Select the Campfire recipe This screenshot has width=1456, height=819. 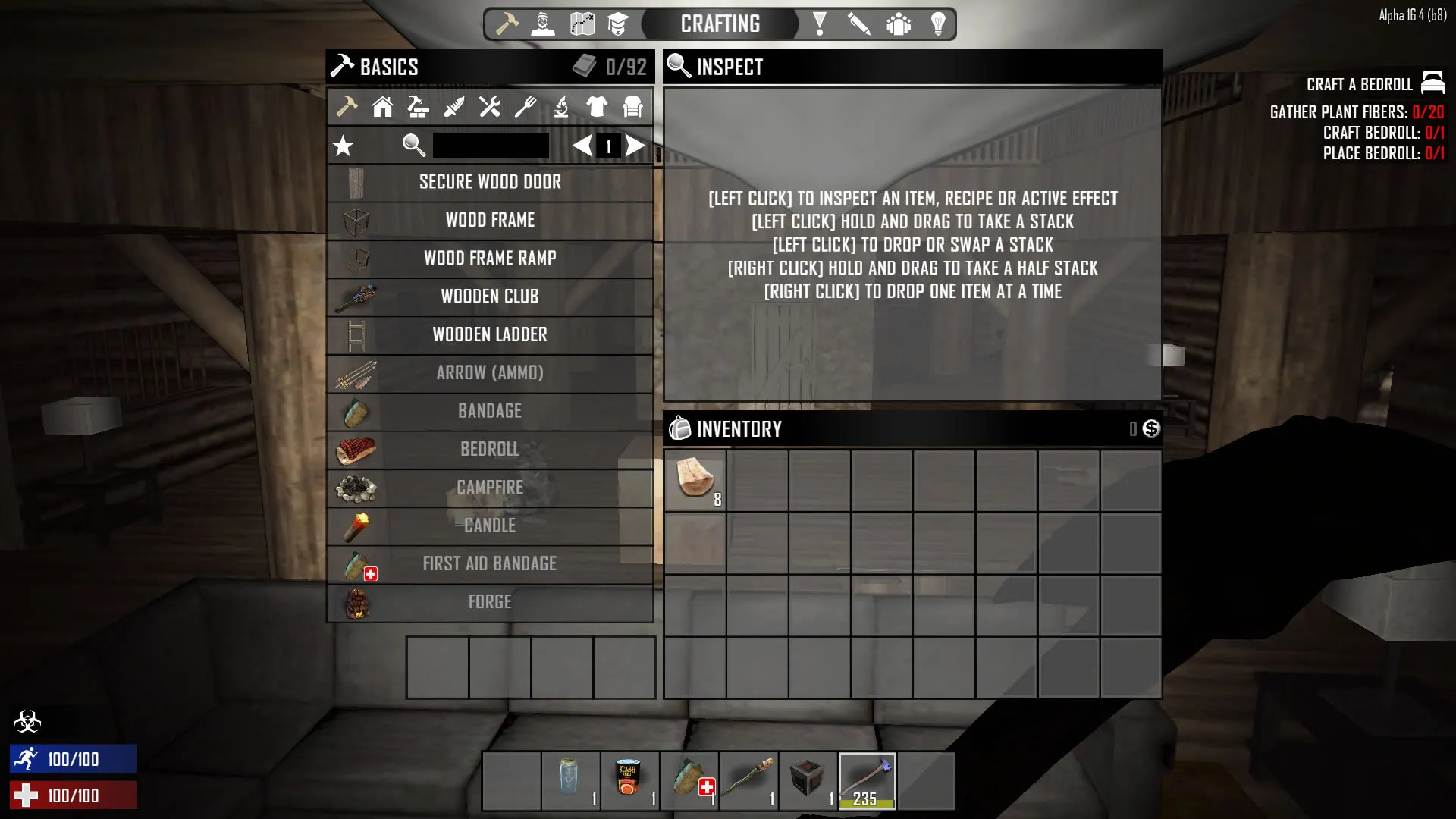tap(490, 488)
